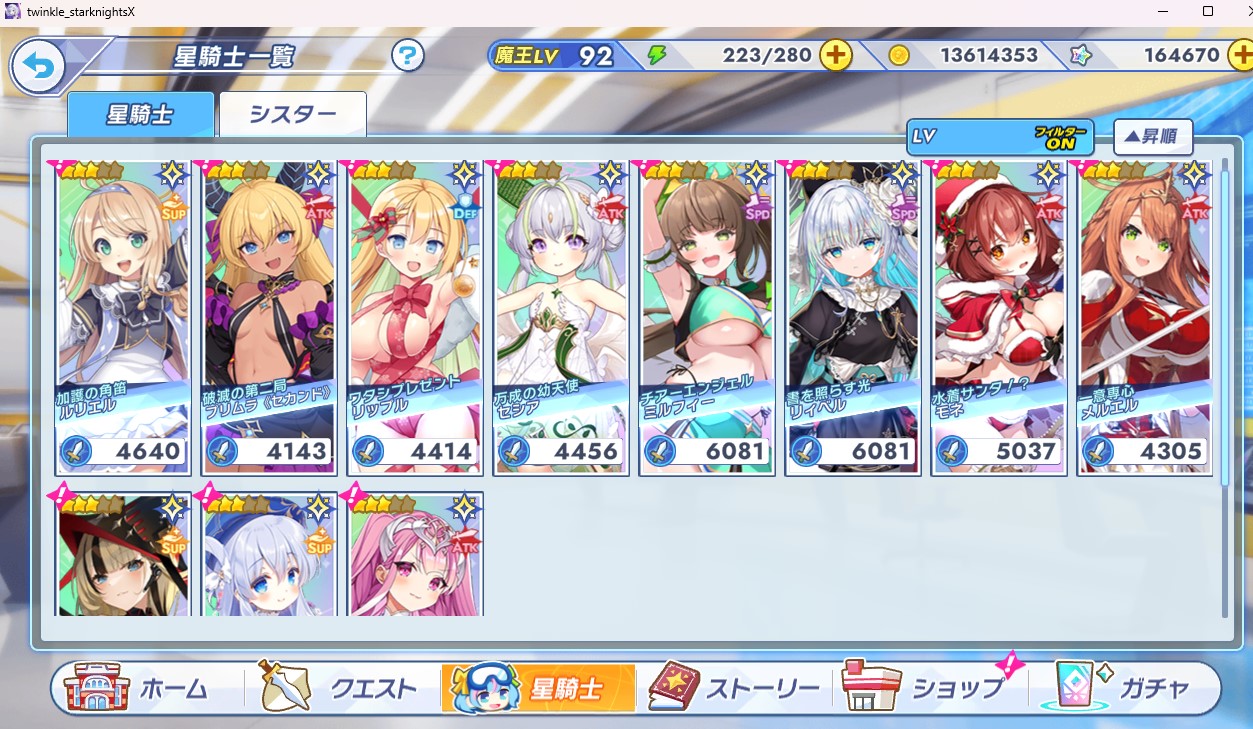Select the セシア character card
The width and height of the screenshot is (1253, 729).
pos(560,316)
